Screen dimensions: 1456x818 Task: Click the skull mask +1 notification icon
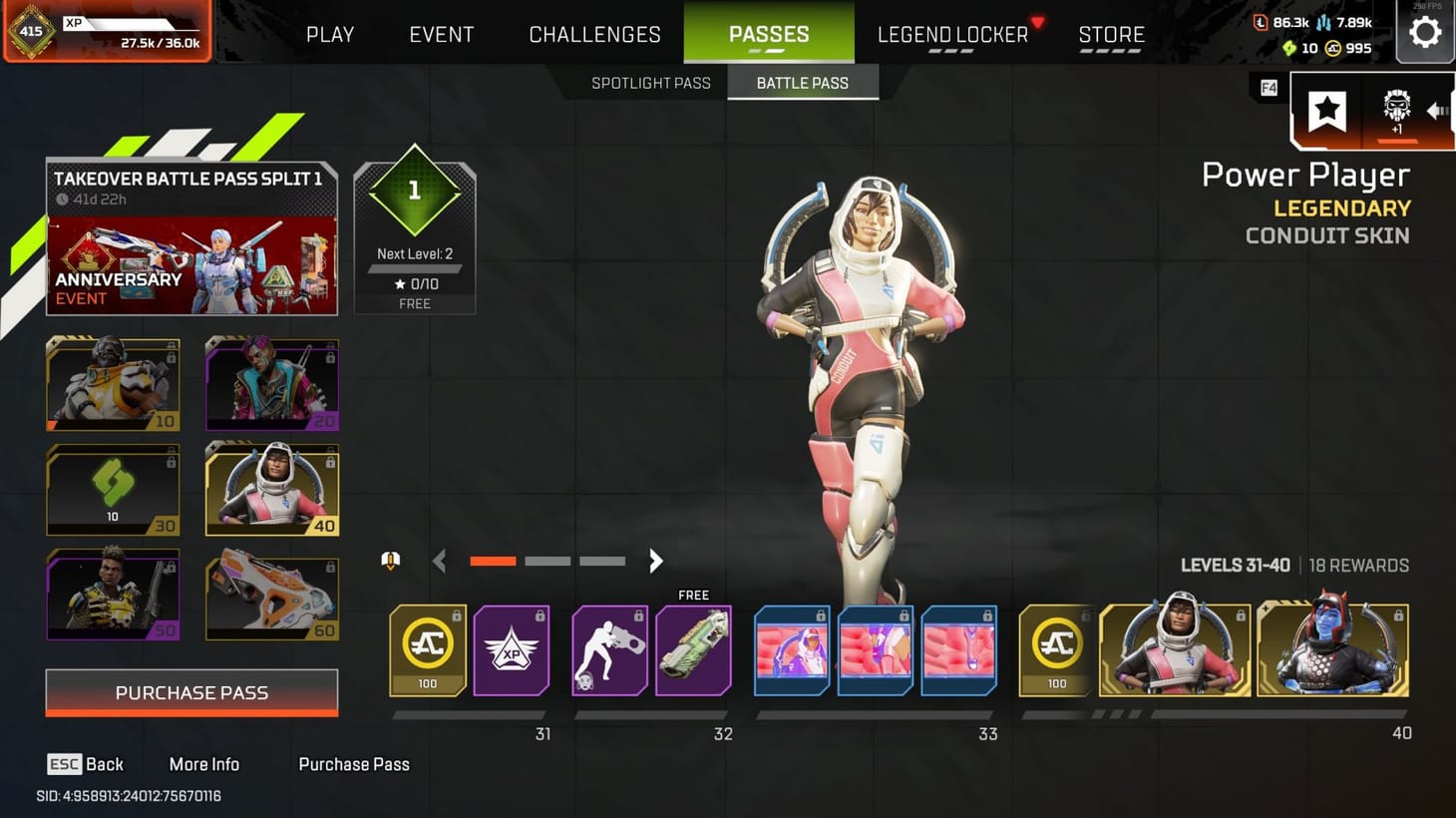point(1396,110)
